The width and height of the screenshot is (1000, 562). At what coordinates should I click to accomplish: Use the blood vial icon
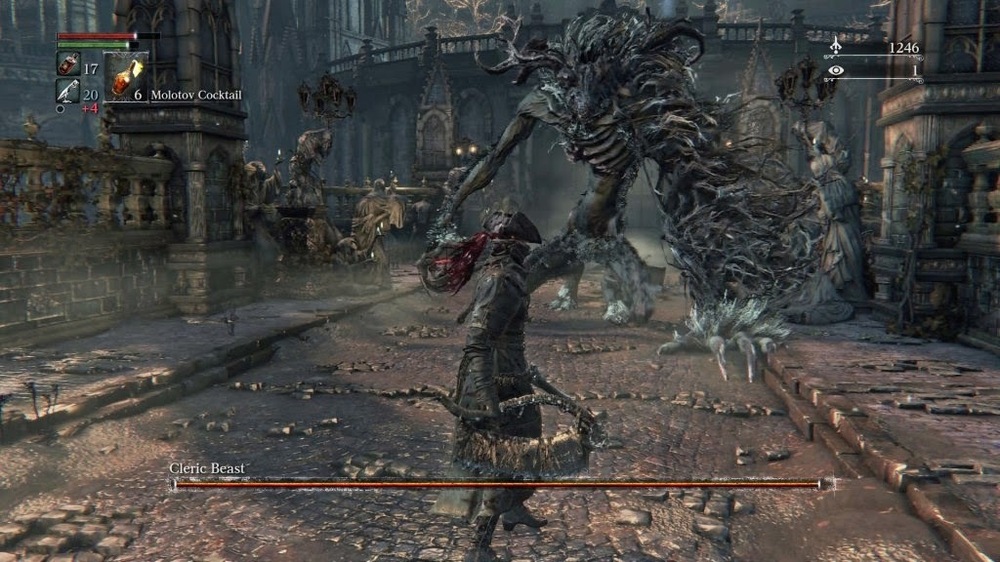tap(67, 66)
